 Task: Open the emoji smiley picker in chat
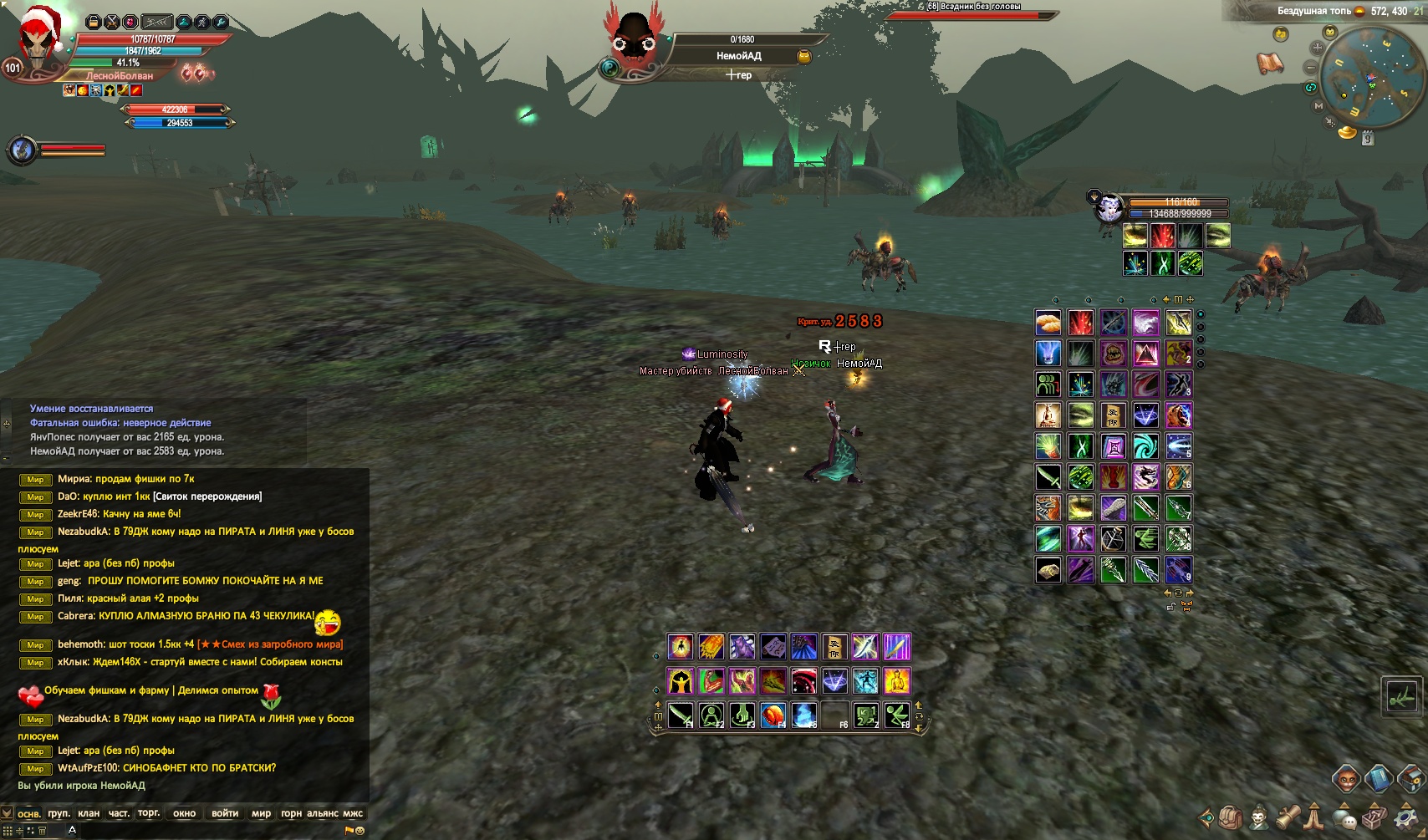[360, 831]
